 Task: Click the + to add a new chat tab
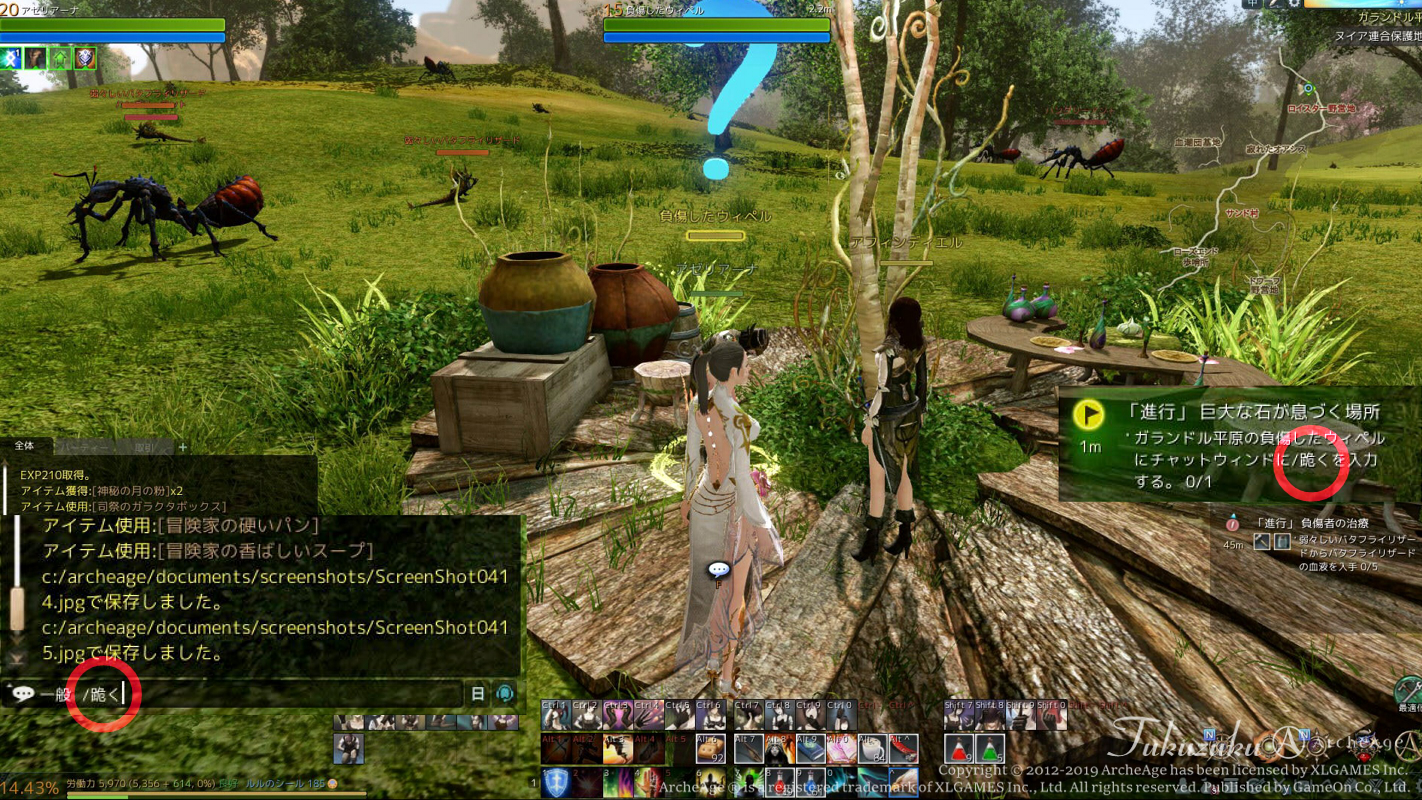click(x=182, y=446)
